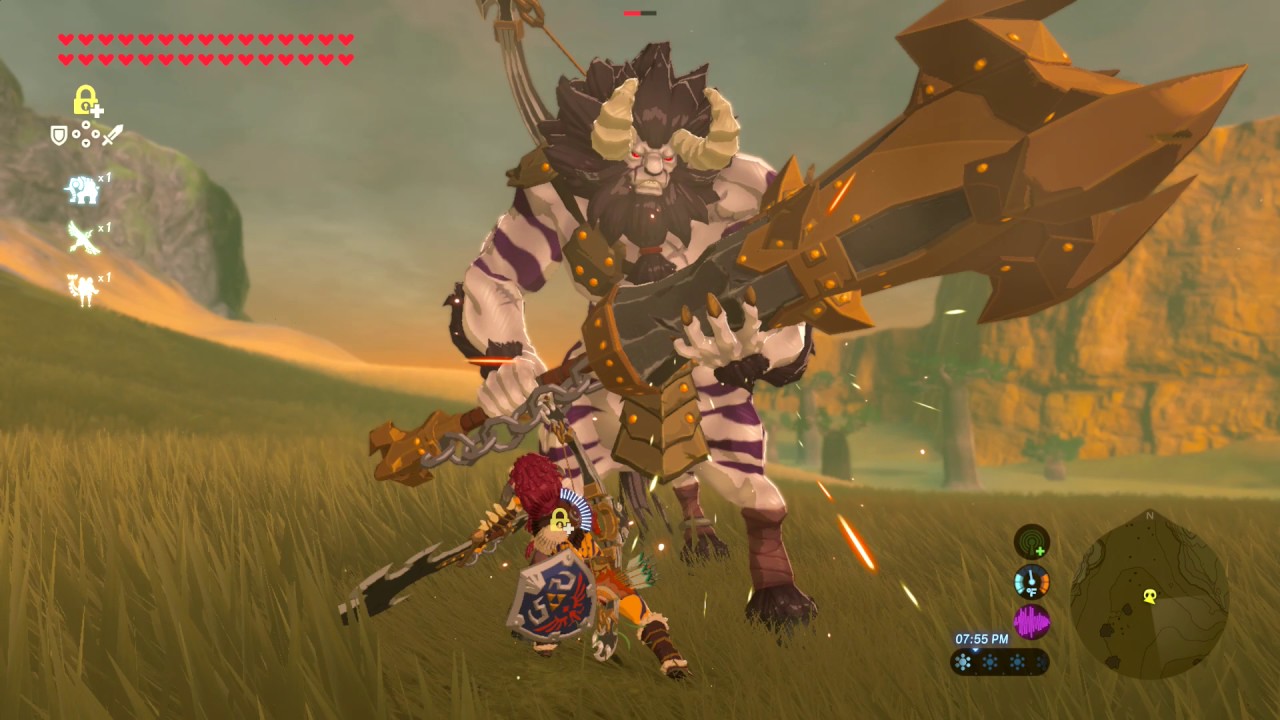Click the d-pad quick-select indicator

[85, 134]
